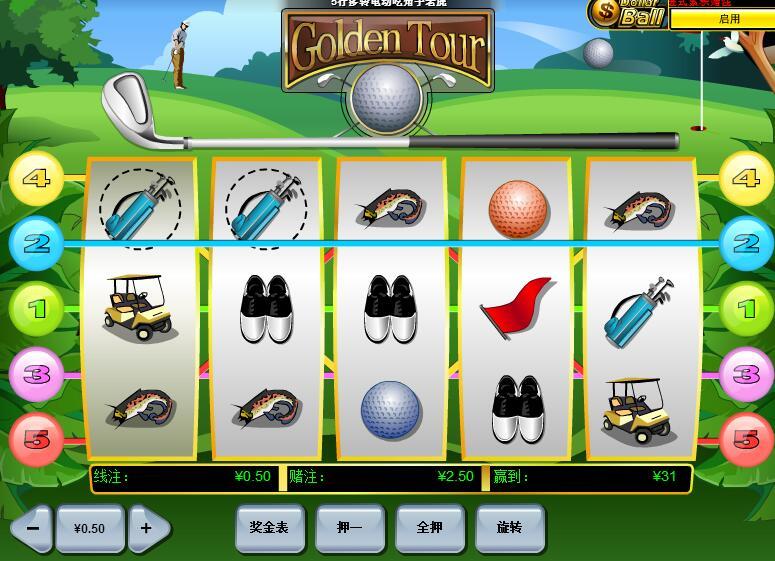Spin the reels with the 旋转 button

(510, 527)
